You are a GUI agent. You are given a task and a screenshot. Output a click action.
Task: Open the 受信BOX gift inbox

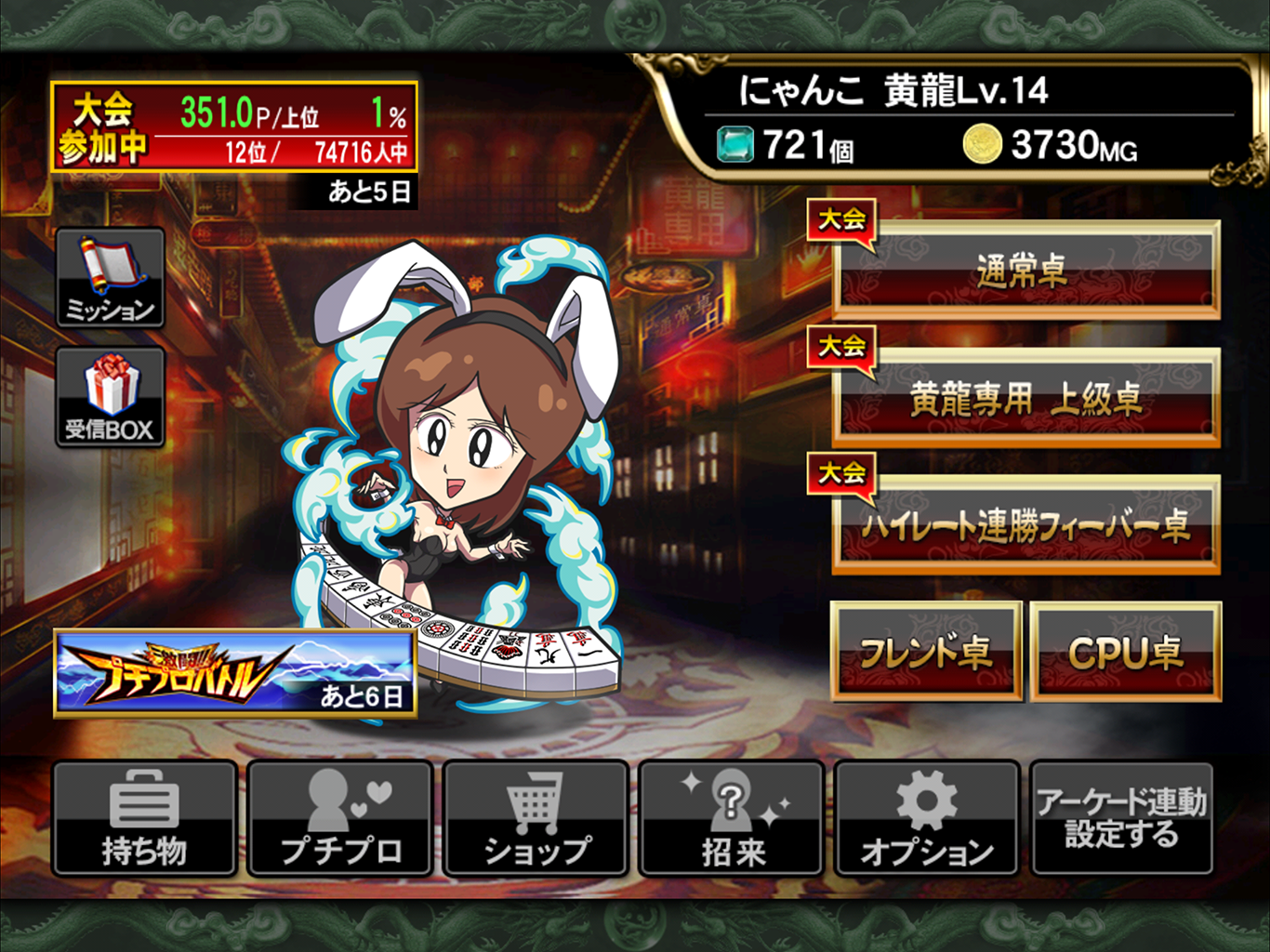click(x=111, y=398)
